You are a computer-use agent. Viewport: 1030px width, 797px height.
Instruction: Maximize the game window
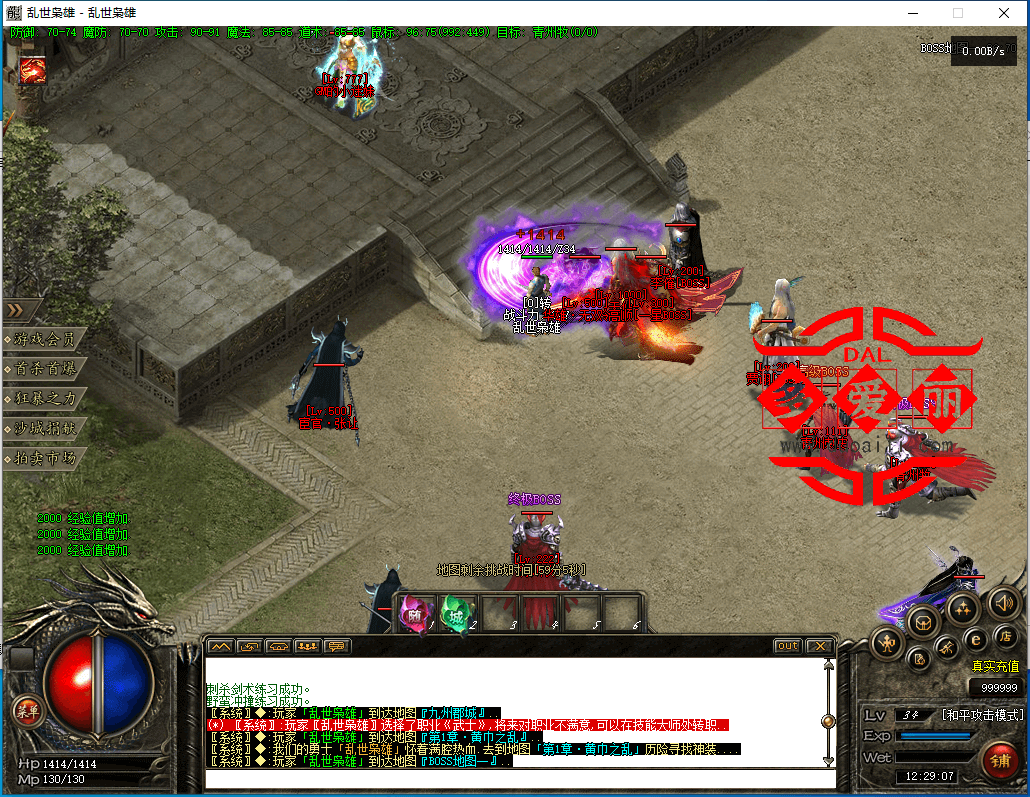pyautogui.click(x=957, y=13)
